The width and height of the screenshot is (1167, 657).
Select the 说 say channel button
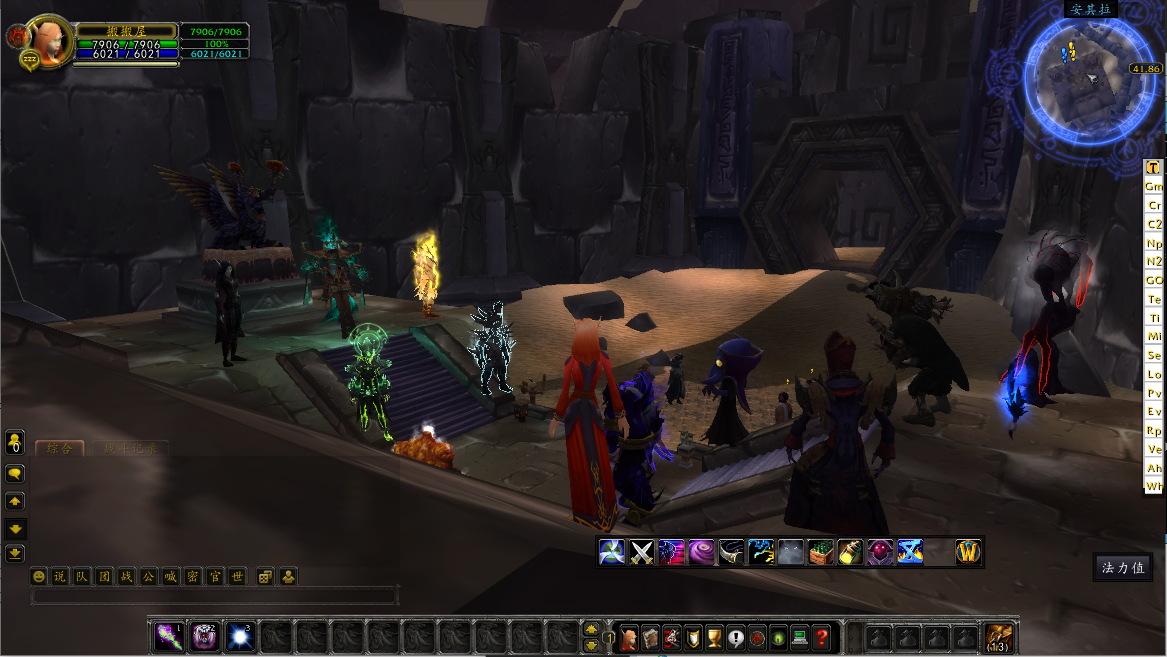60,576
